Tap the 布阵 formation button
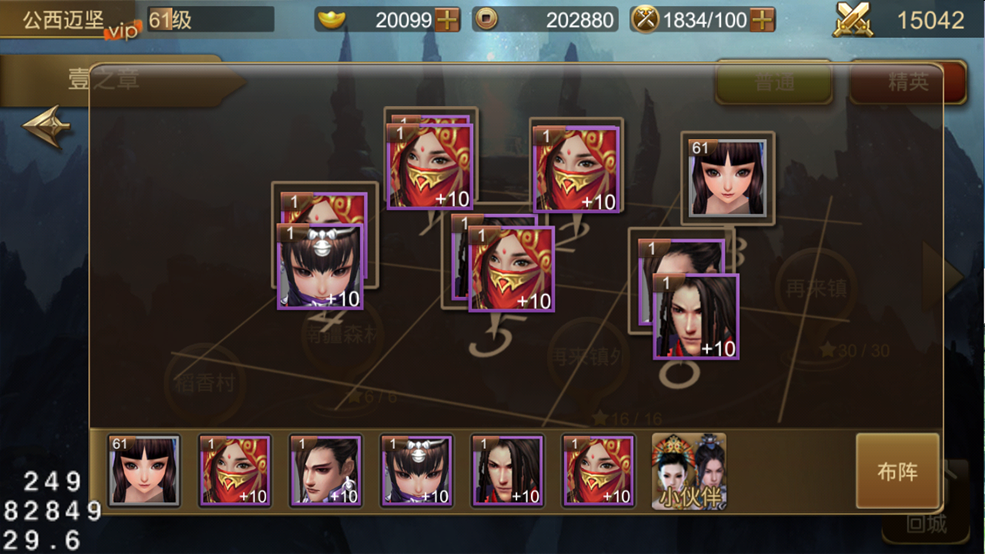Screen dimensions: 985x554 pos(897,471)
